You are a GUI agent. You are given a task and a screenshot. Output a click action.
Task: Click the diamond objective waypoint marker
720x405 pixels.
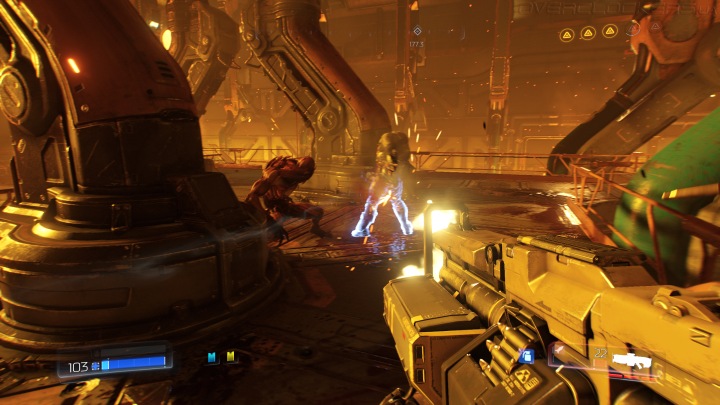(x=417, y=31)
